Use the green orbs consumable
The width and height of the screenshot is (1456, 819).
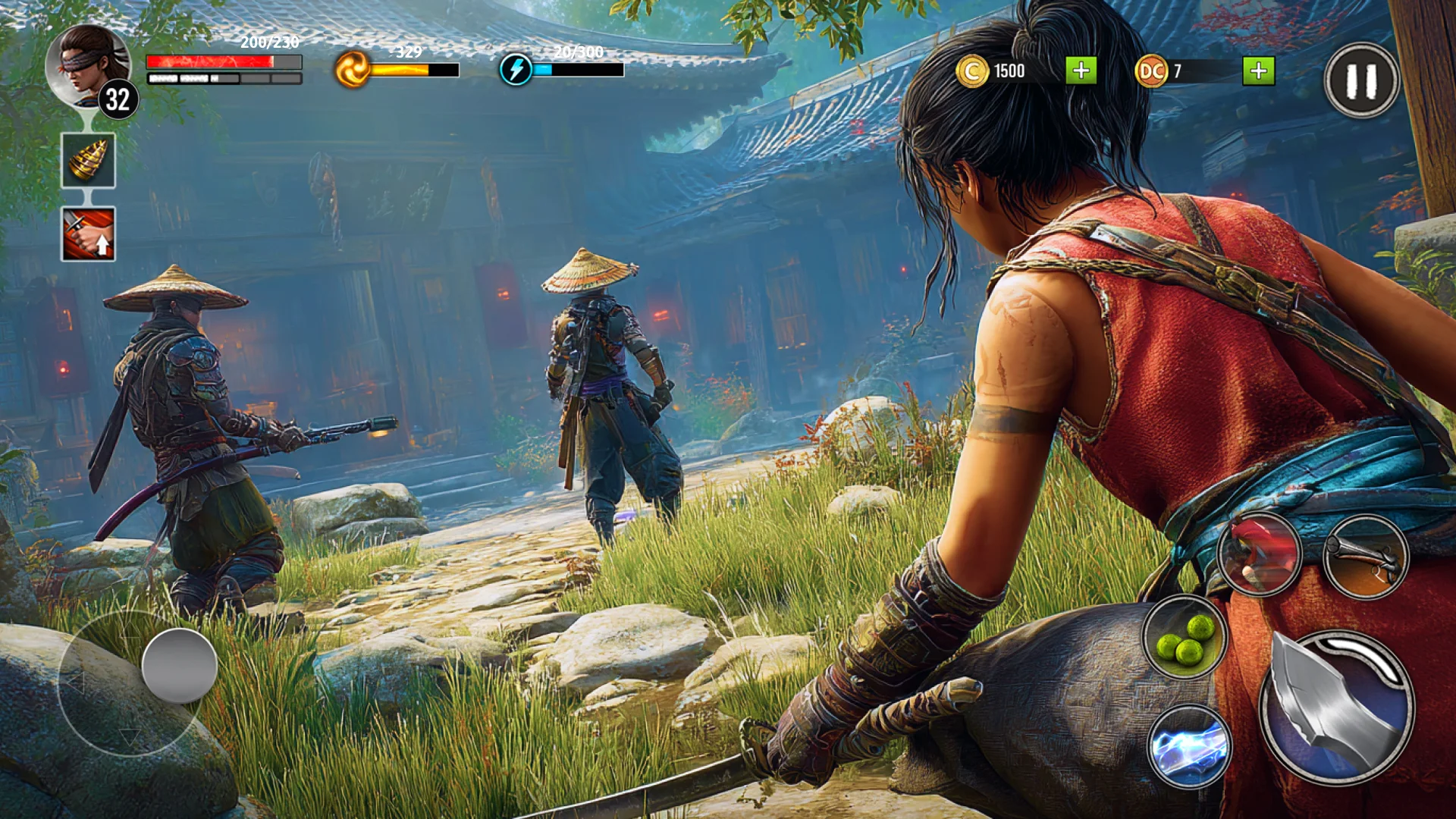coord(1185,637)
